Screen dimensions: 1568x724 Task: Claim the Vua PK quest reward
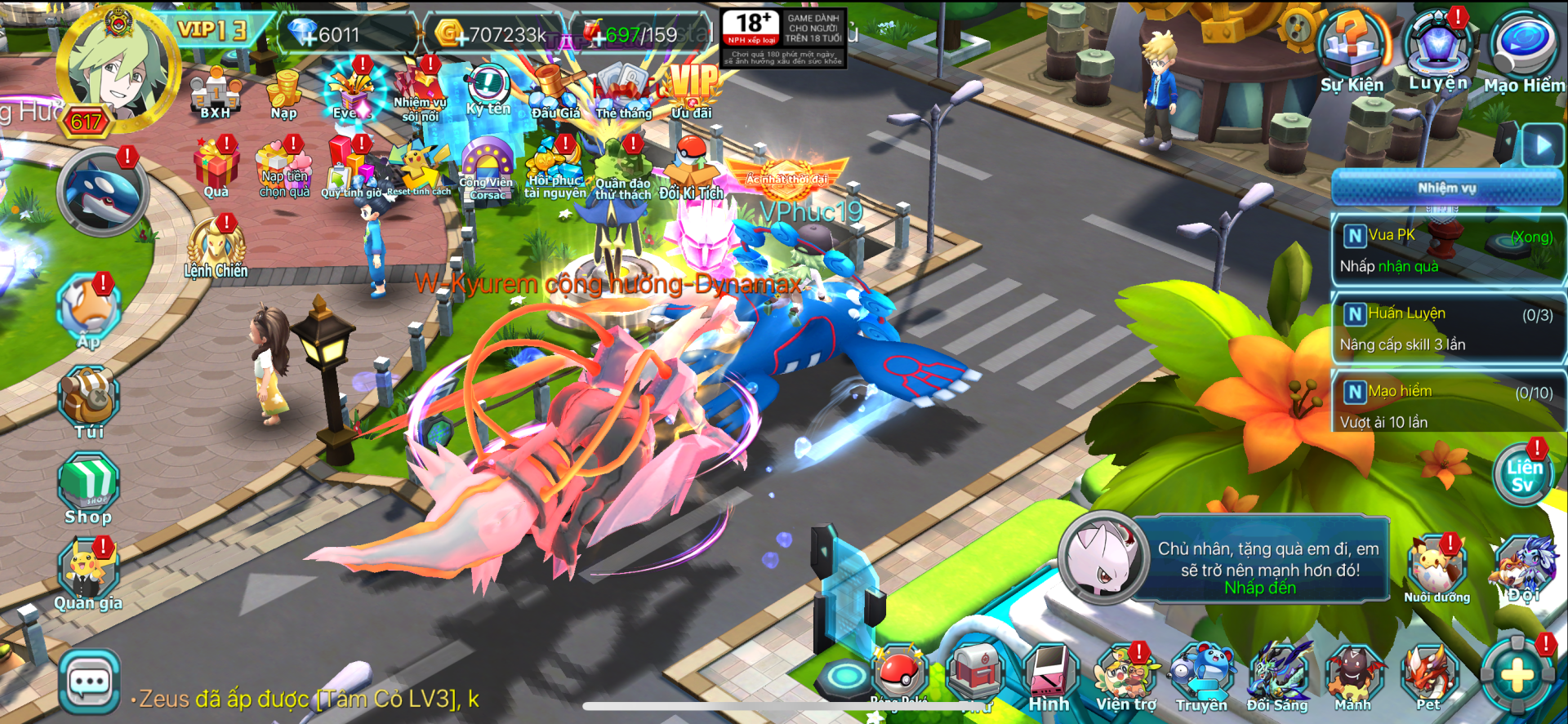click(x=1447, y=251)
